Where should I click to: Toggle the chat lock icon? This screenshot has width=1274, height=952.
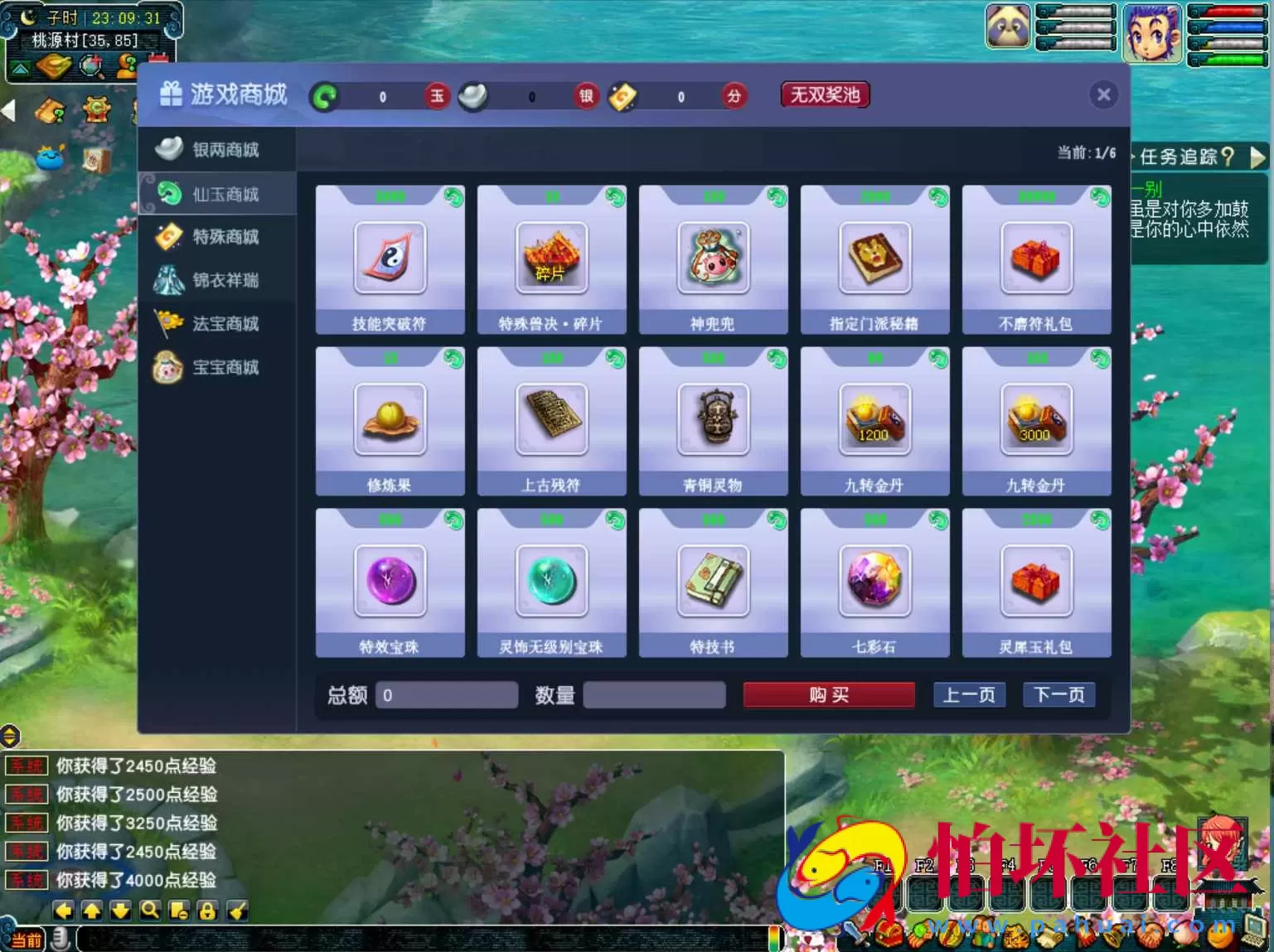206,910
